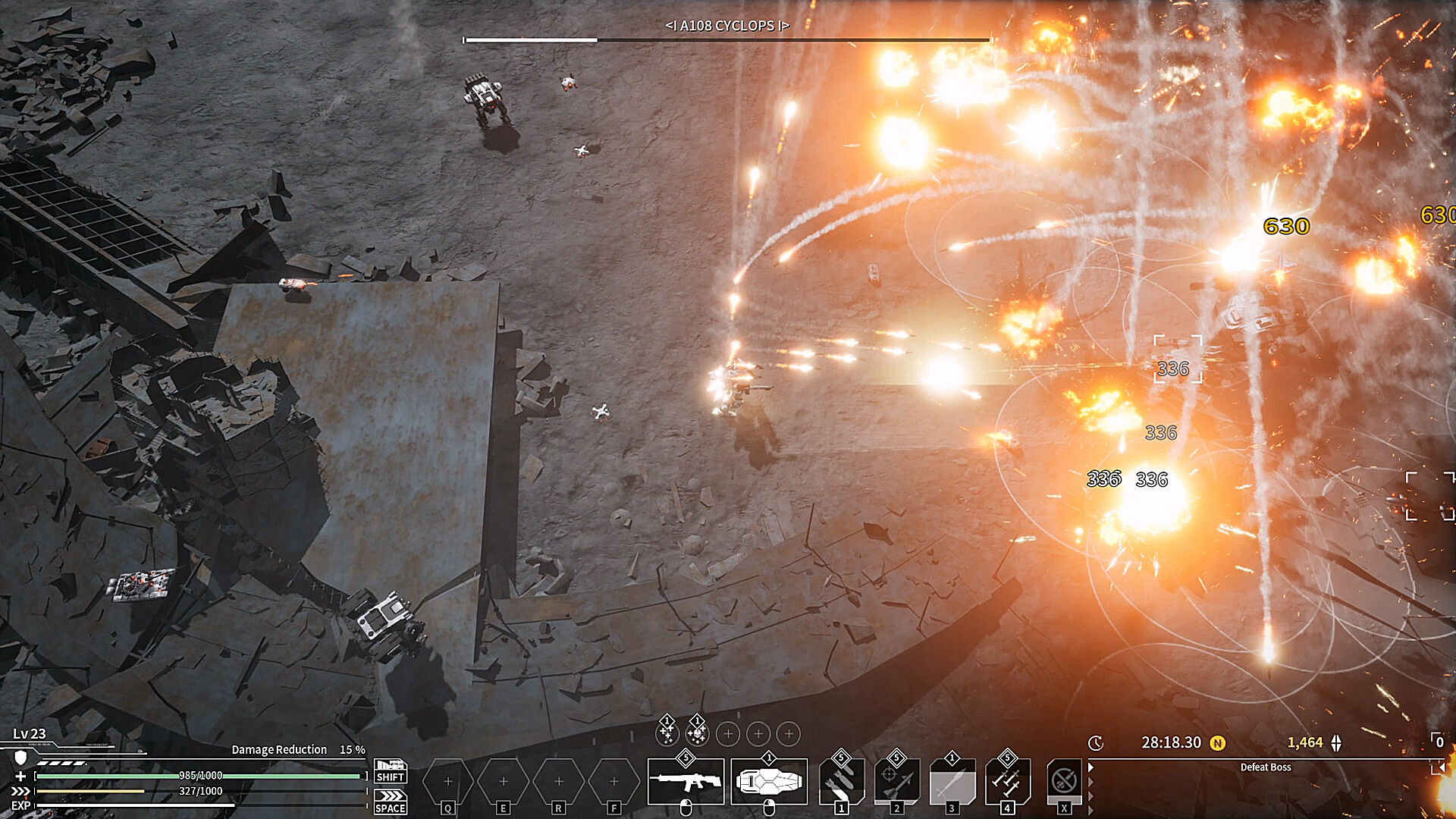Activate the single rocket ability on cooldown
Screen dimensions: 1456x819
point(952,780)
